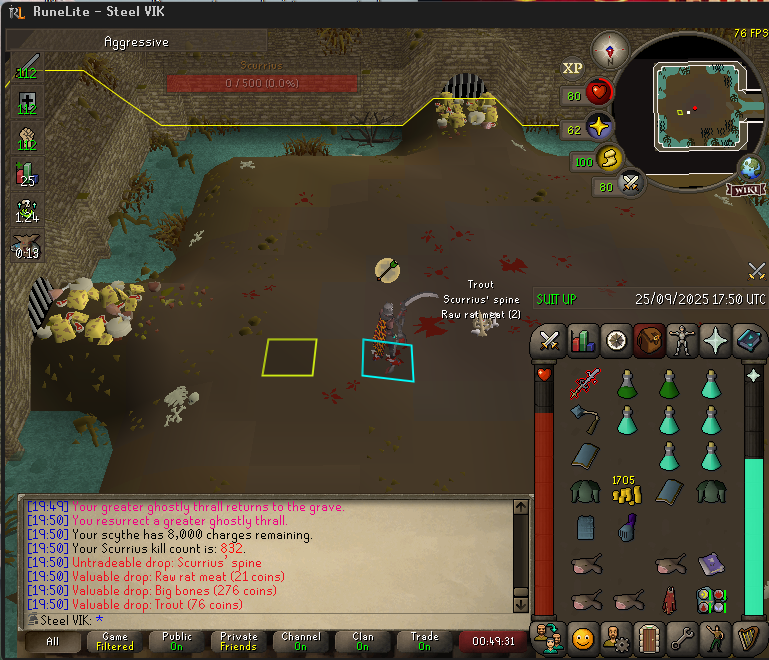This screenshot has height=660, width=769.
Task: Open the Worn Equipment tab
Action: (x=683, y=341)
